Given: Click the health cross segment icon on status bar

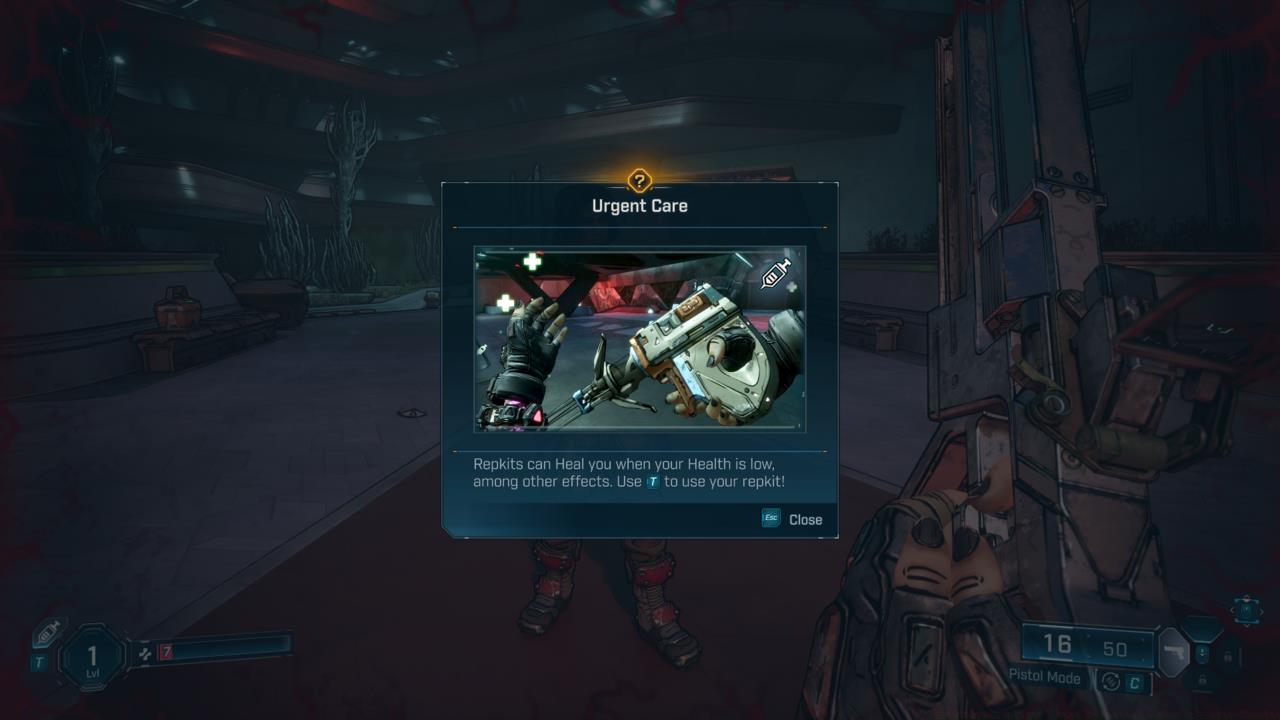Looking at the screenshot, I should [x=146, y=654].
